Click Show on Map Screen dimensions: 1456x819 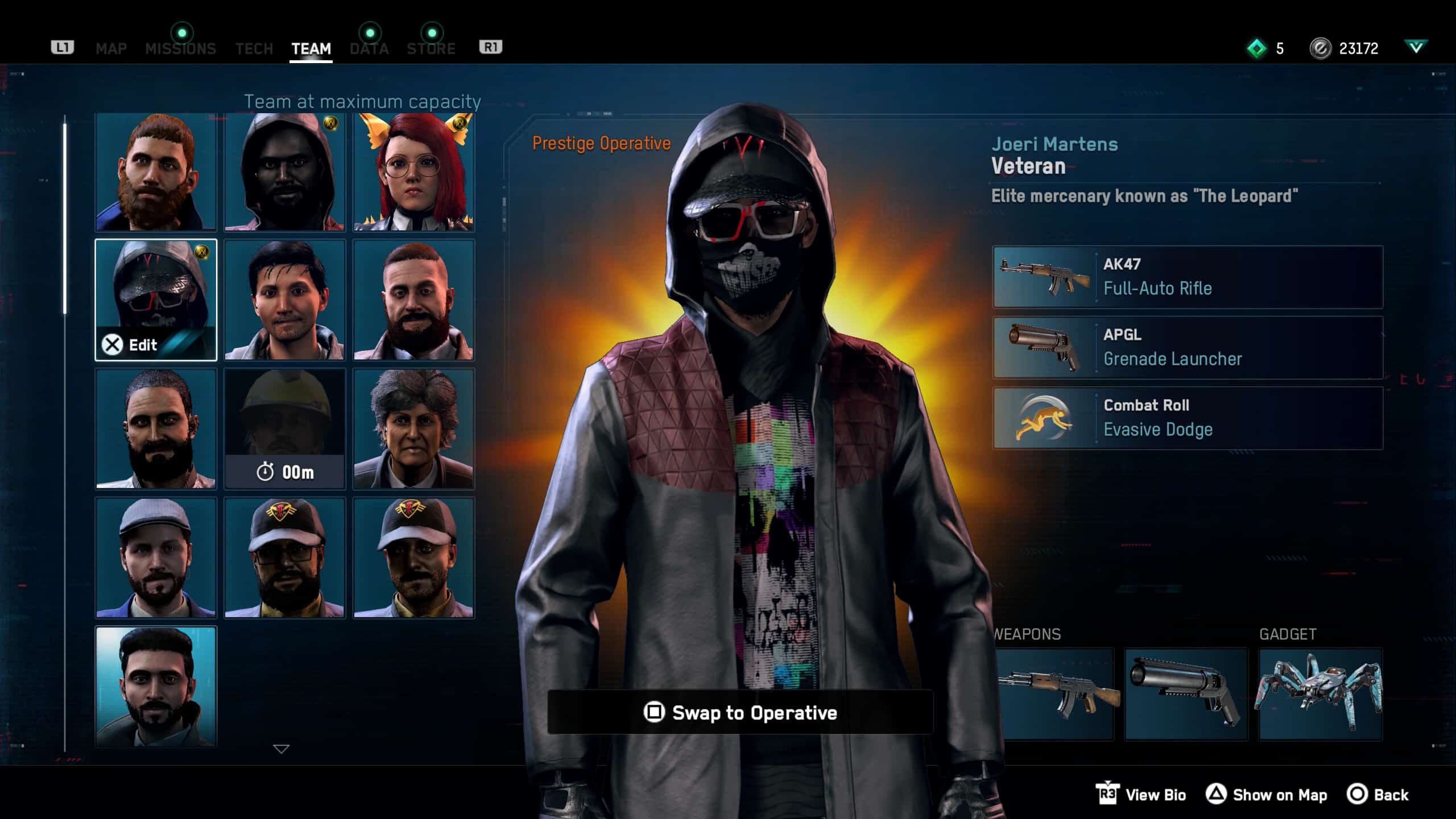[x=1267, y=795]
